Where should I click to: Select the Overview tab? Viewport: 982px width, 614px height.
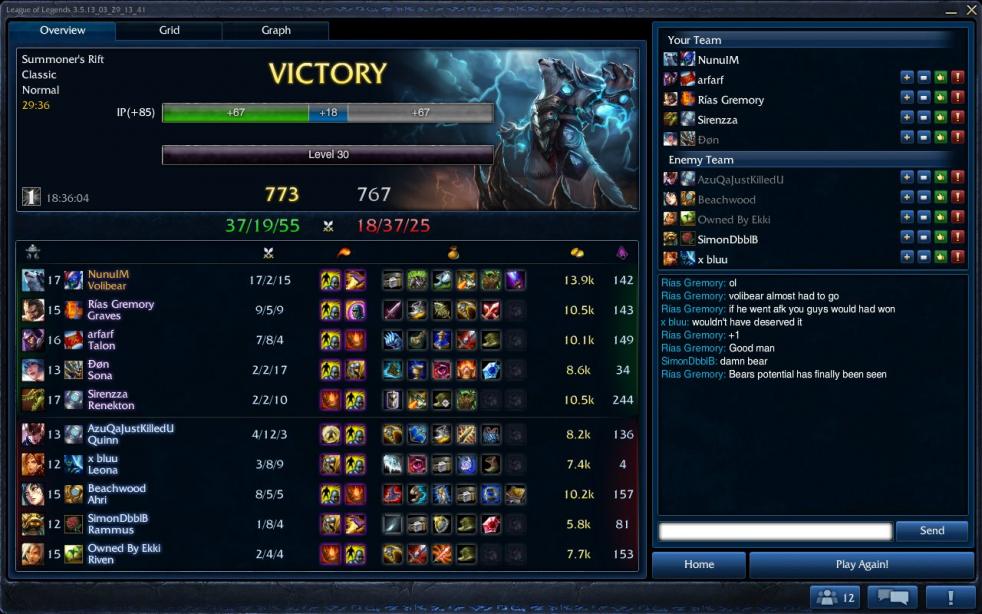click(x=62, y=30)
